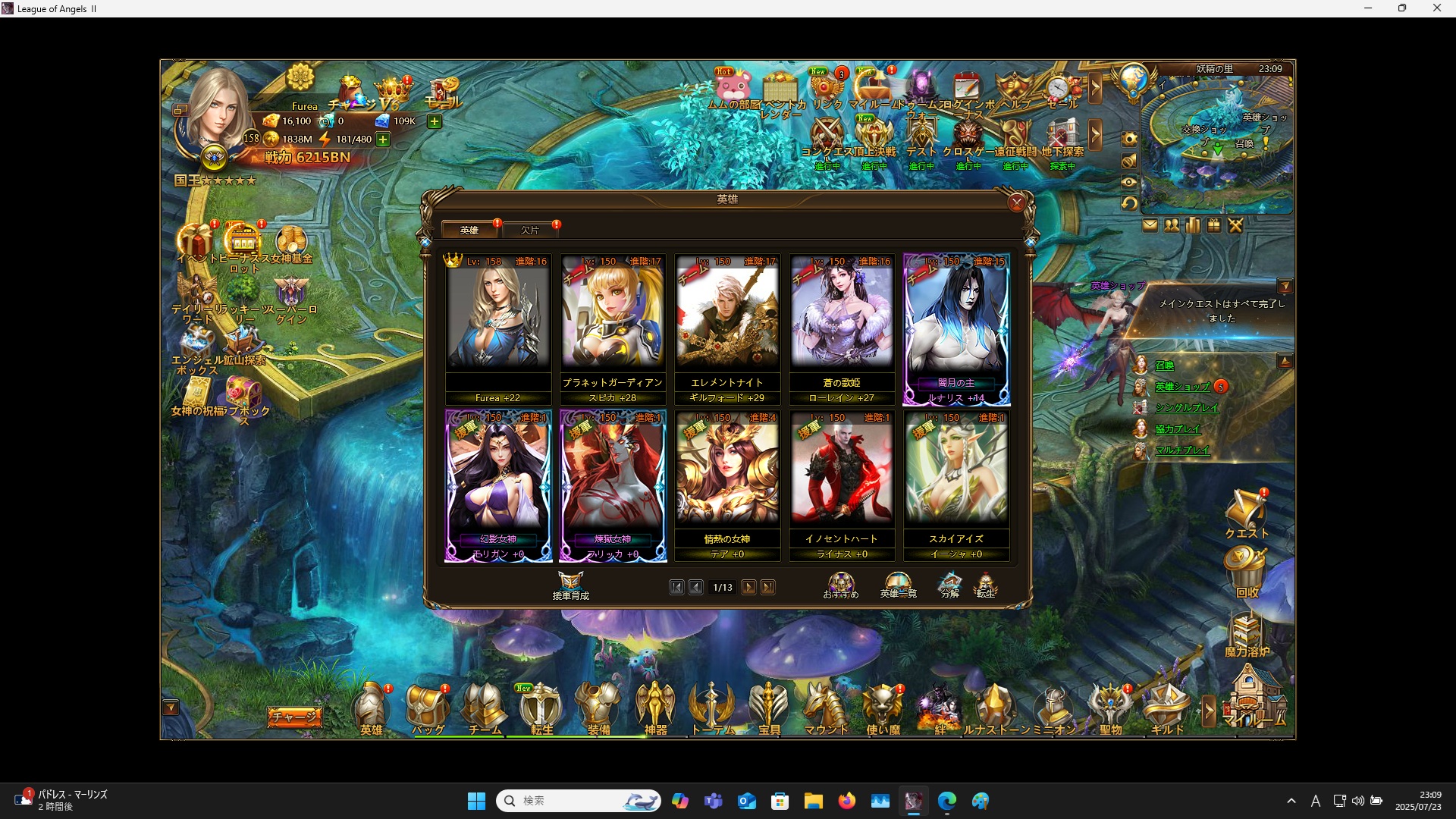Open the mail envelope icon near the minimap
This screenshot has height=819, width=1456.
[x=1150, y=225]
